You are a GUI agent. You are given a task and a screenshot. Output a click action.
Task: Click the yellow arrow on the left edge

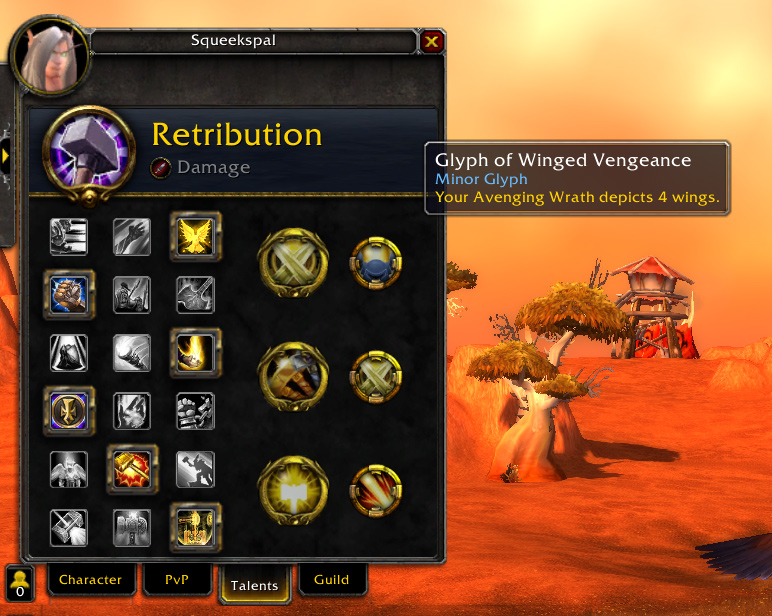coord(6,156)
